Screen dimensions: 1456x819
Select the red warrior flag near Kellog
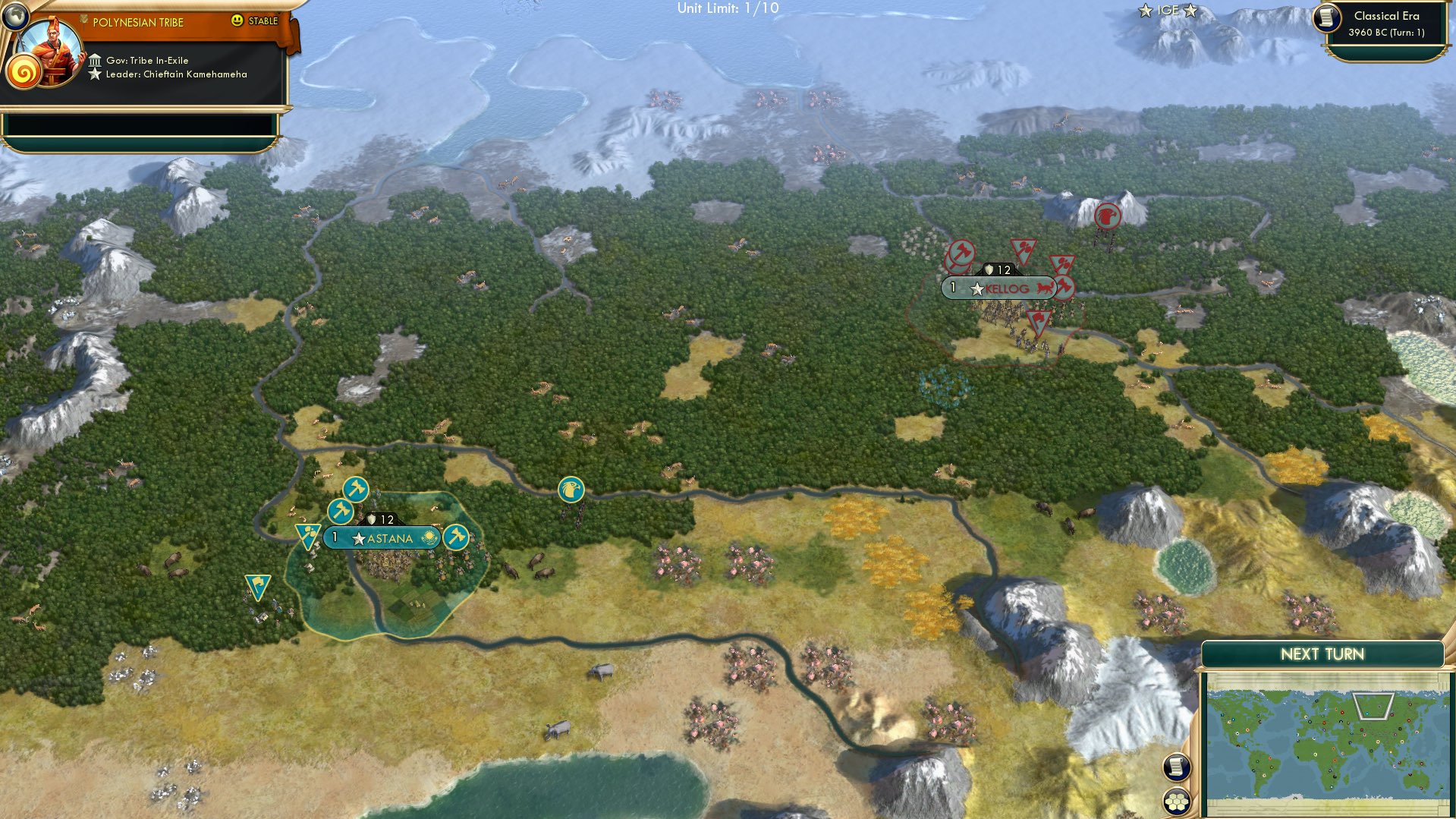pyautogui.click(x=1037, y=323)
